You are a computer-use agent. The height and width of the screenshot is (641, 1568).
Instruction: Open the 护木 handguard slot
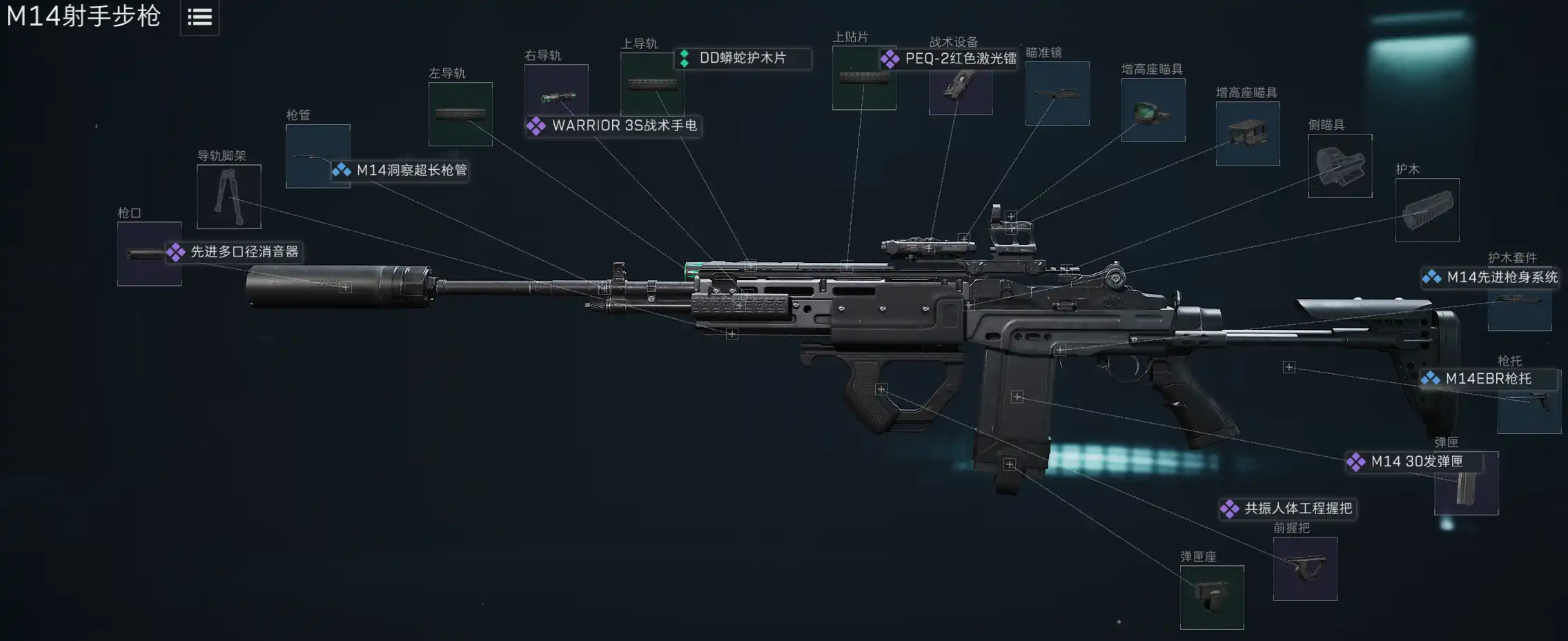[x=1427, y=210]
